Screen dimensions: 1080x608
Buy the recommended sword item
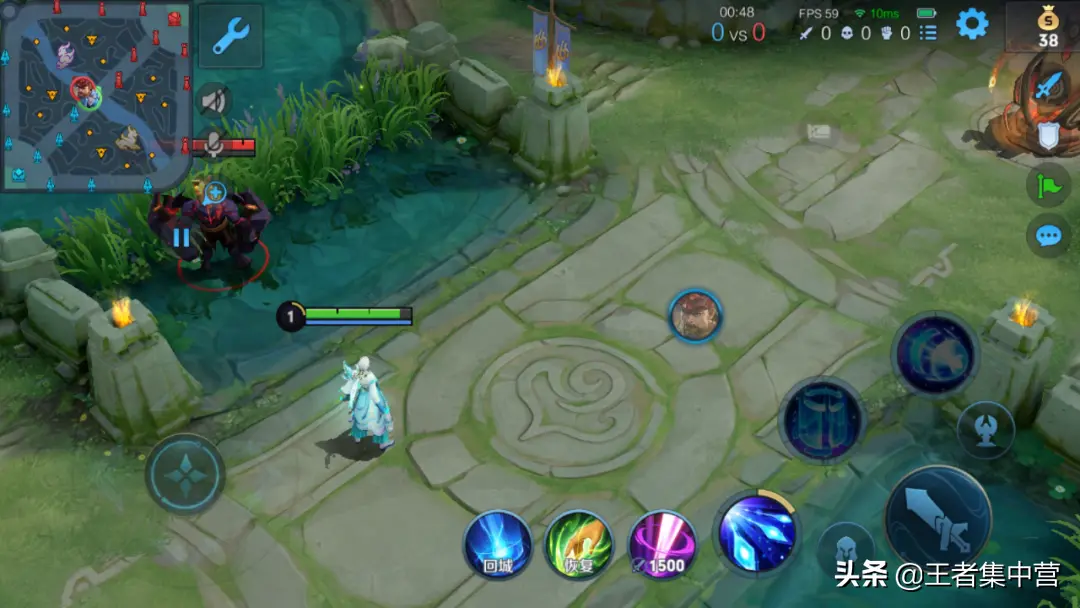point(1047,87)
